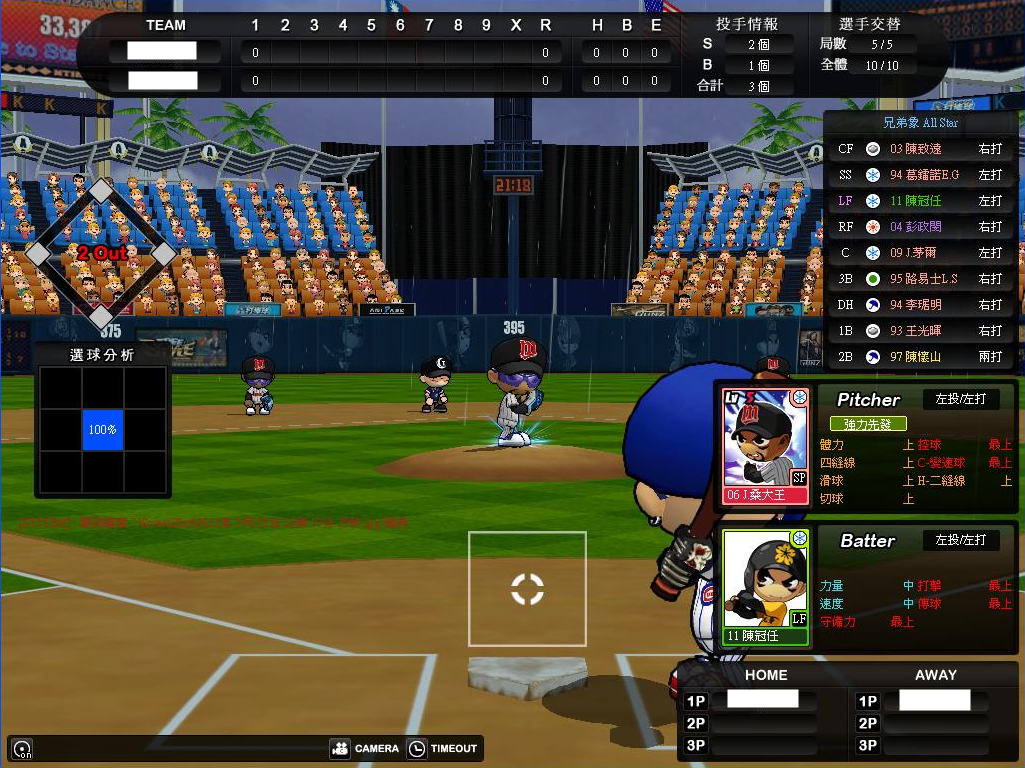
Task: Open the CAMERA view option
Action: click(365, 748)
